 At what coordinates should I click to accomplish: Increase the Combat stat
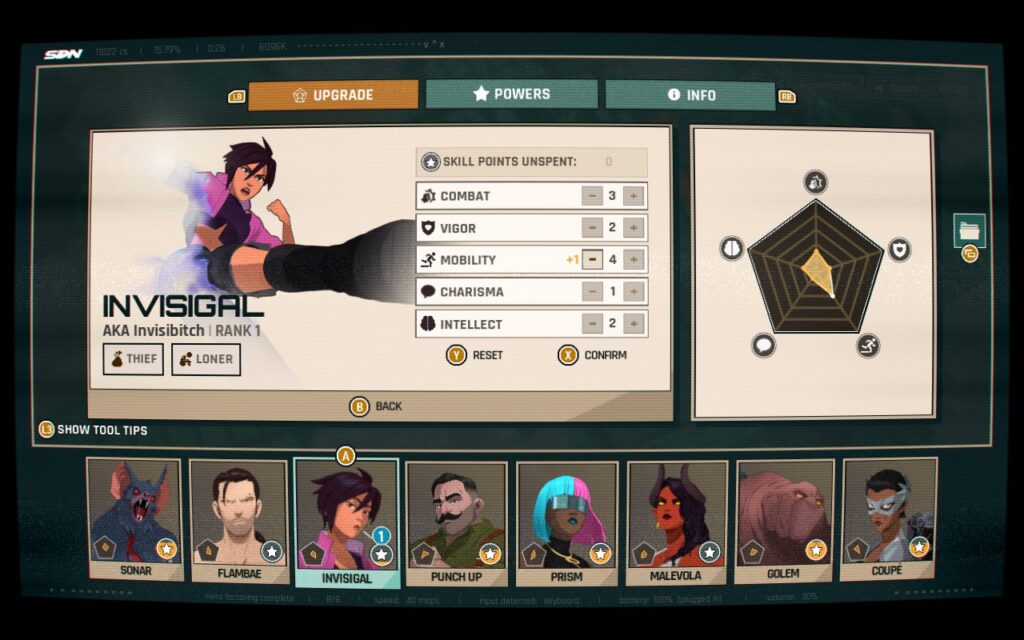pos(633,196)
